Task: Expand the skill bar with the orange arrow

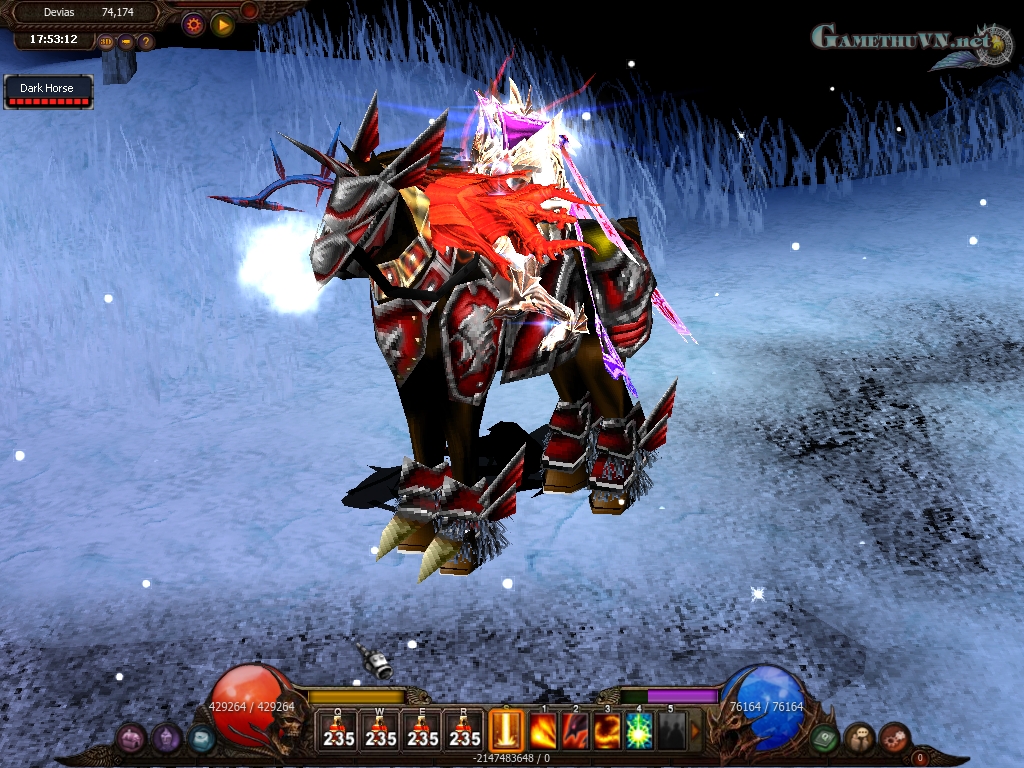Action: pyautogui.click(x=696, y=731)
